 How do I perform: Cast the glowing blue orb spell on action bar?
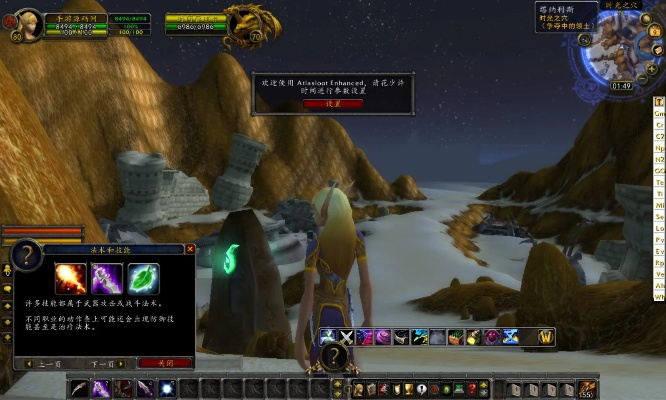pyautogui.click(x=167, y=388)
